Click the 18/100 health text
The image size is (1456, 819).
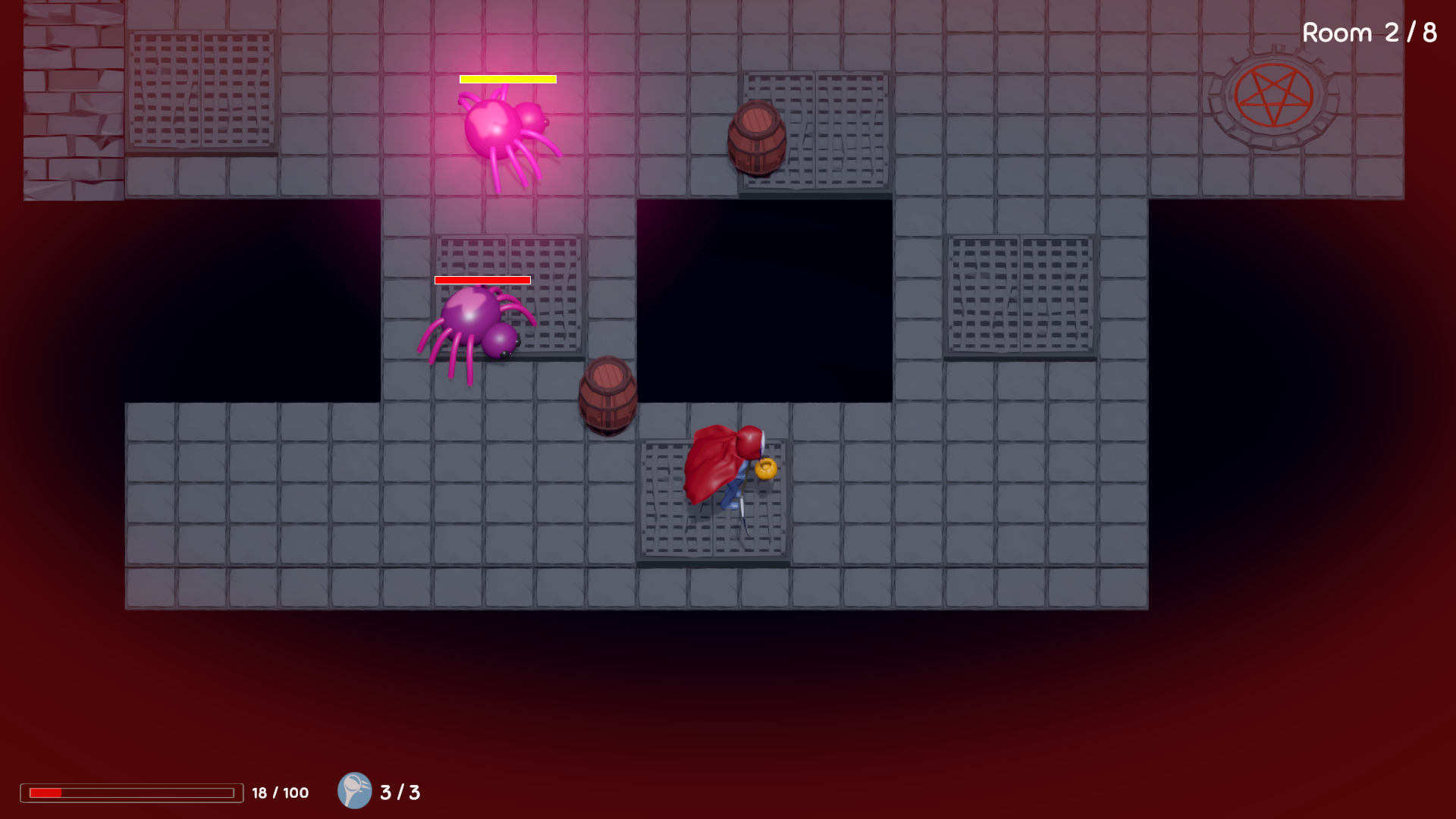point(279,793)
